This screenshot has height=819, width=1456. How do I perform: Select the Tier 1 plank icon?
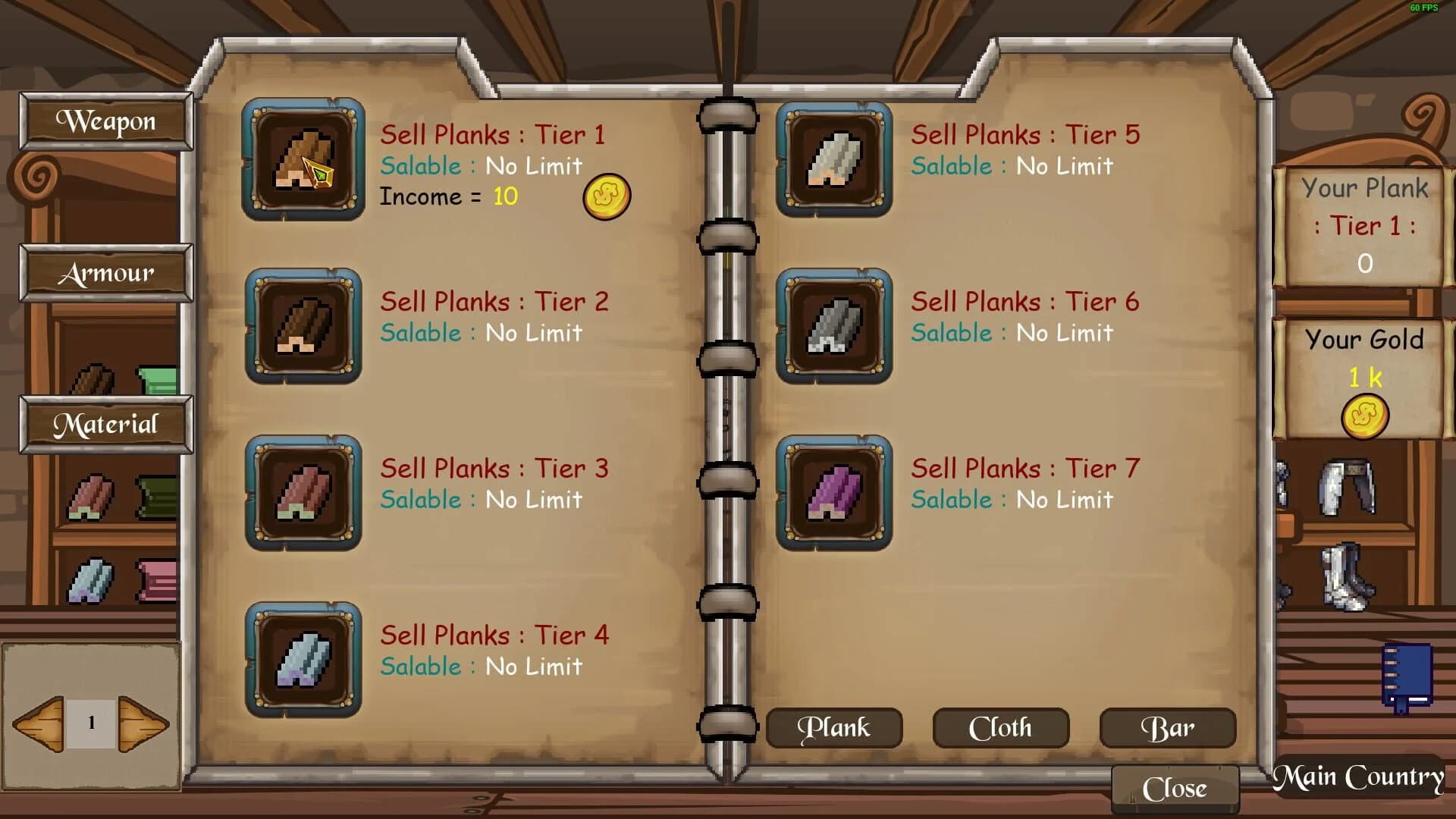pos(303,160)
